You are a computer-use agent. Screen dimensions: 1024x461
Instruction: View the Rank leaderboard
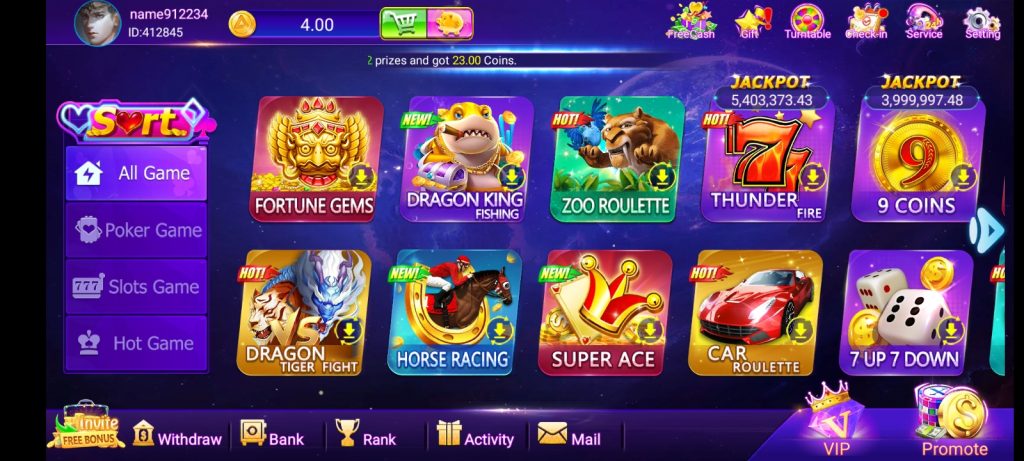coord(366,437)
